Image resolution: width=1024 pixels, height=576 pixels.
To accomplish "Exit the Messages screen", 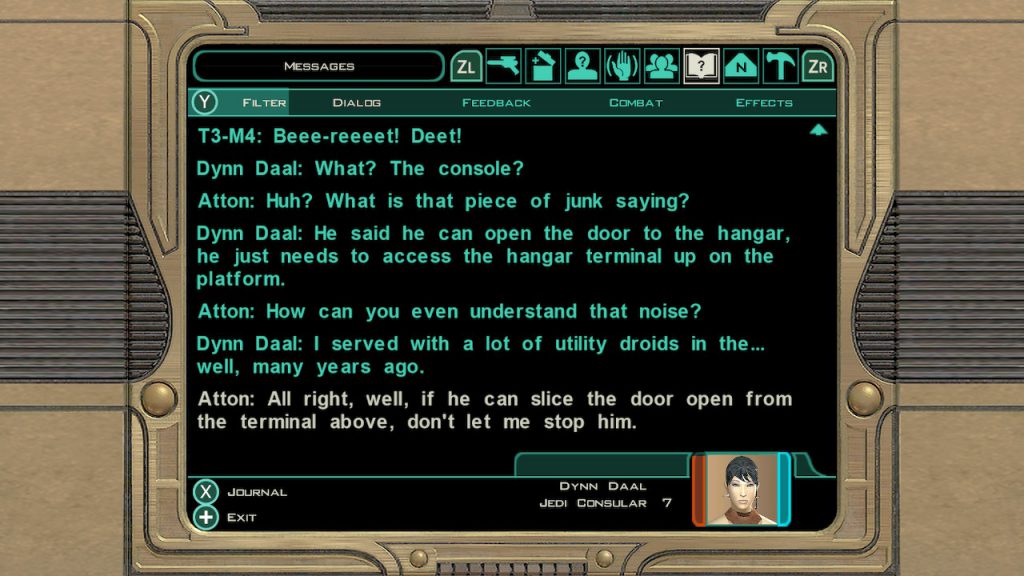I will (x=206, y=518).
